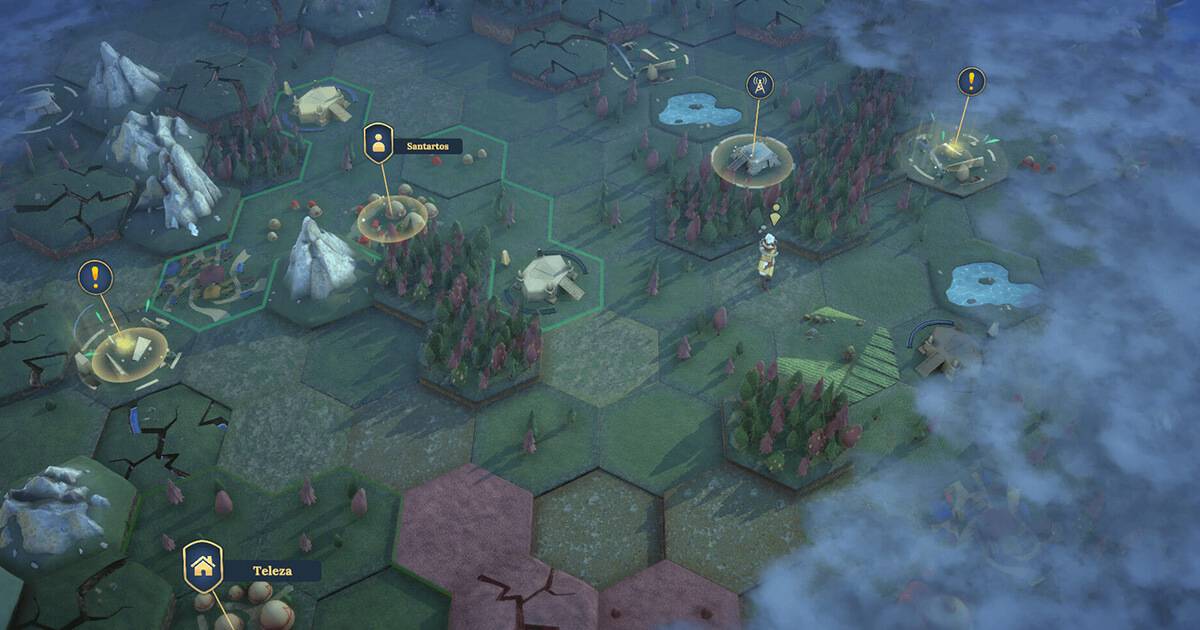The image size is (1200, 630).
Task: Select the radio tower marker icon
Action: tap(757, 85)
